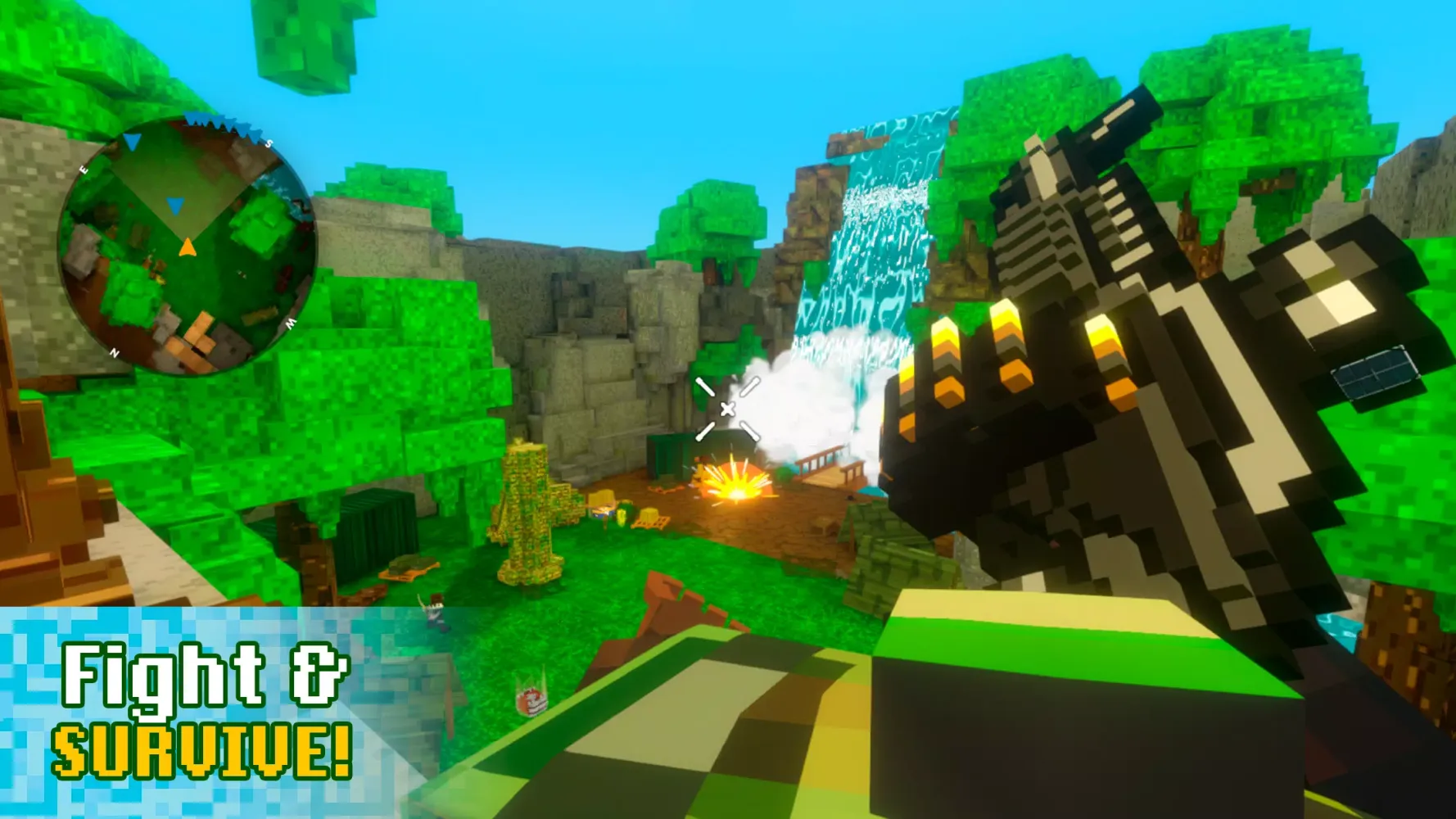The width and height of the screenshot is (1456, 819).
Task: Select the blue enemy marker inside the minimap
Action: pos(175,206)
